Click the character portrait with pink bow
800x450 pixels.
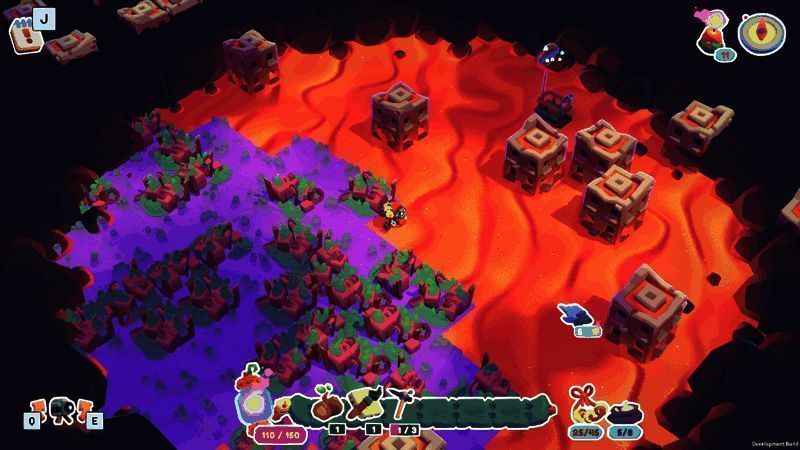[x=715, y=29]
